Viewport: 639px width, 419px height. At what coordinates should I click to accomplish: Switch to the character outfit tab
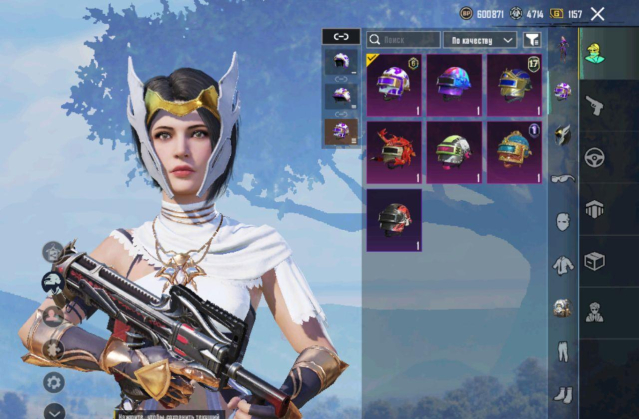coord(592,50)
